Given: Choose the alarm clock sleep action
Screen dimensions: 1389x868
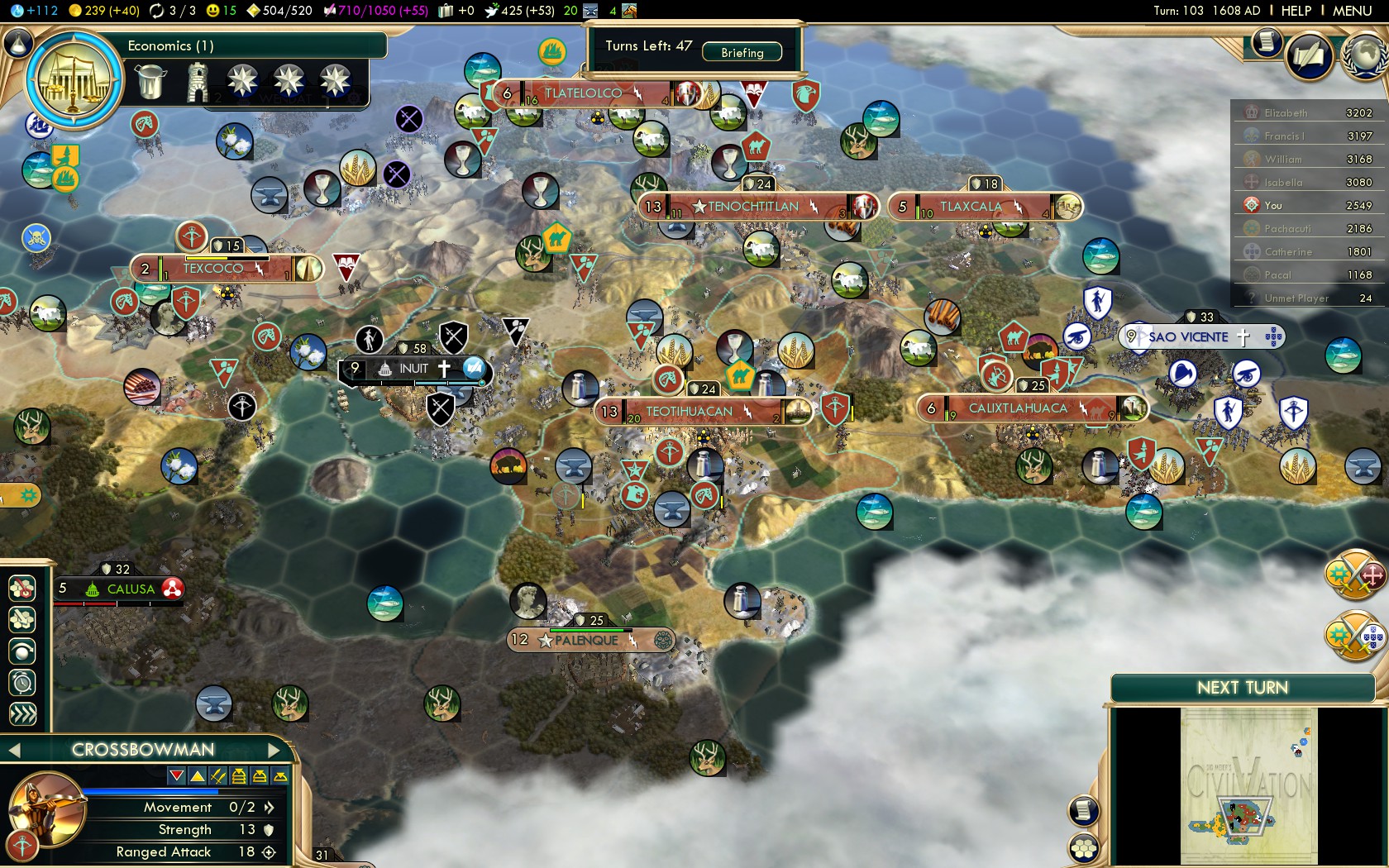Looking at the screenshot, I should coord(22,683).
